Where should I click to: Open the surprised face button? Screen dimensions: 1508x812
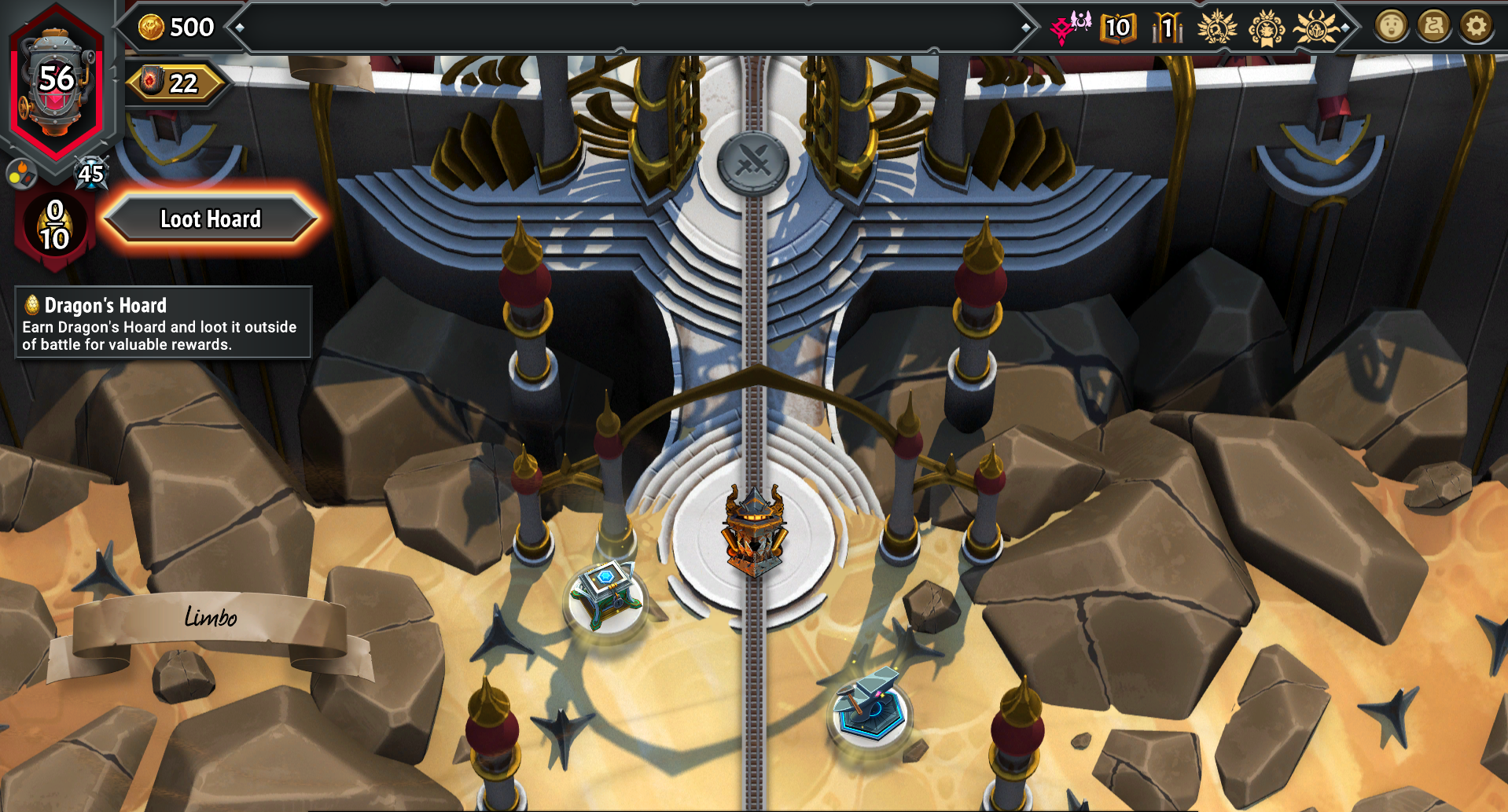pyautogui.click(x=1390, y=27)
